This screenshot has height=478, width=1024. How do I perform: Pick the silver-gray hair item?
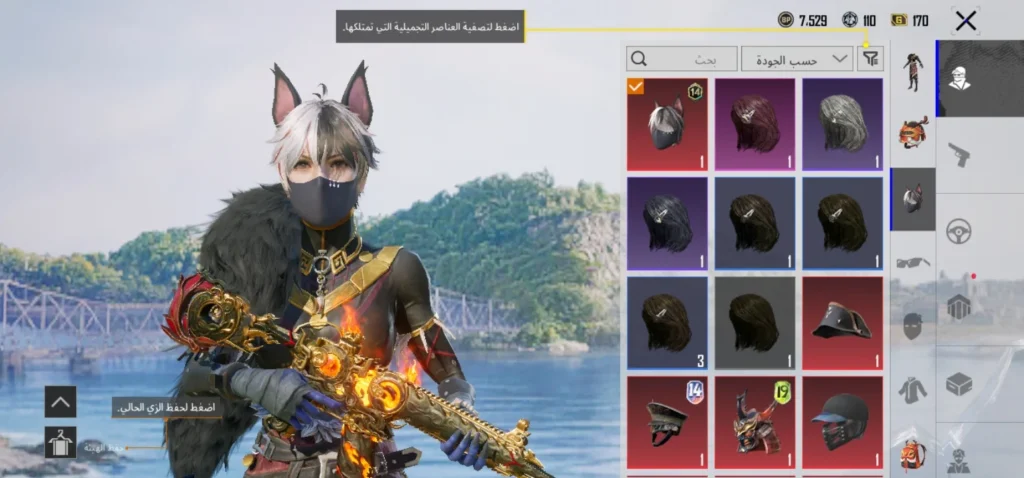[x=842, y=125]
